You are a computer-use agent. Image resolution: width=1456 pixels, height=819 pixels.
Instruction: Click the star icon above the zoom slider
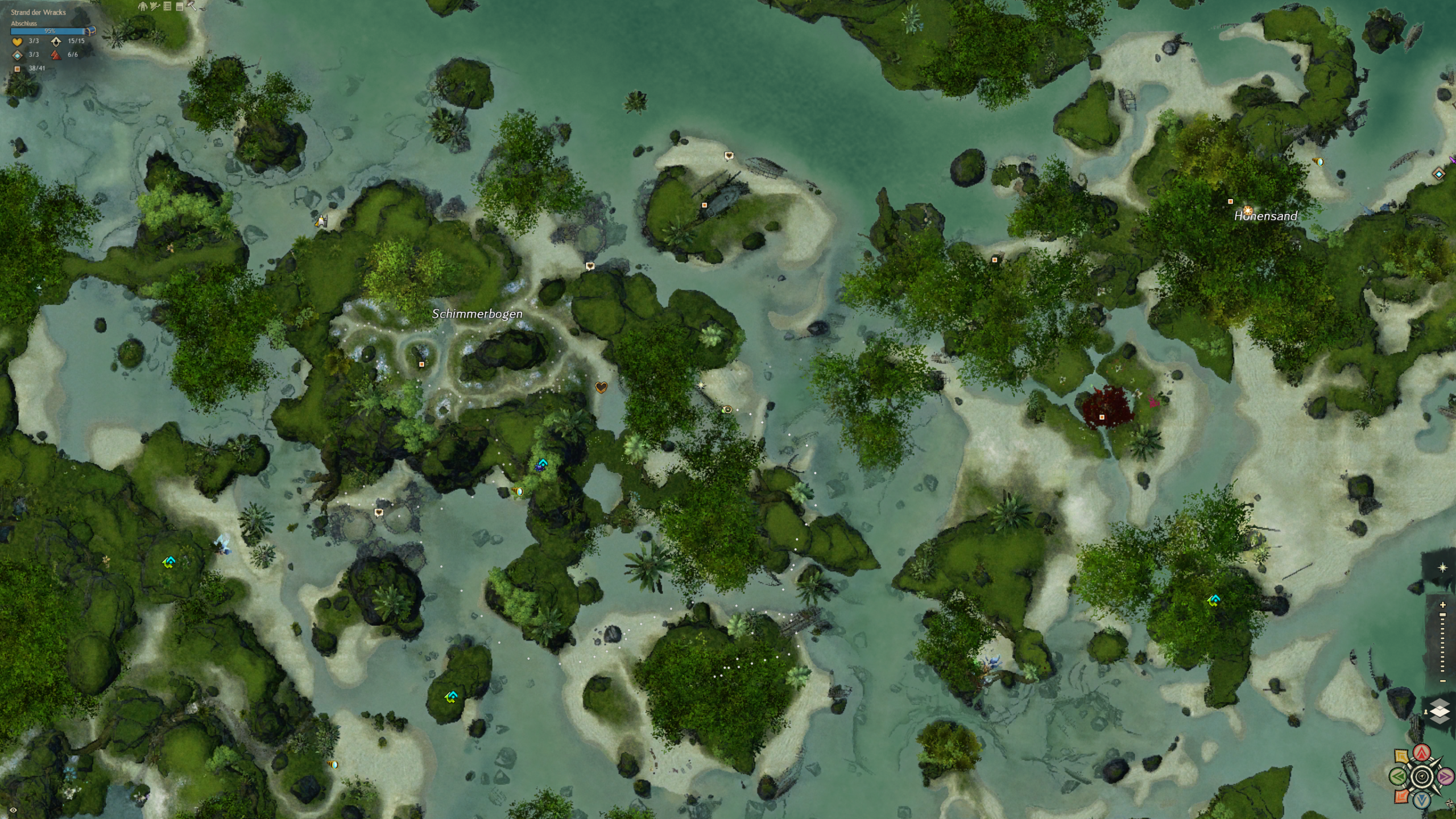pyautogui.click(x=1442, y=568)
